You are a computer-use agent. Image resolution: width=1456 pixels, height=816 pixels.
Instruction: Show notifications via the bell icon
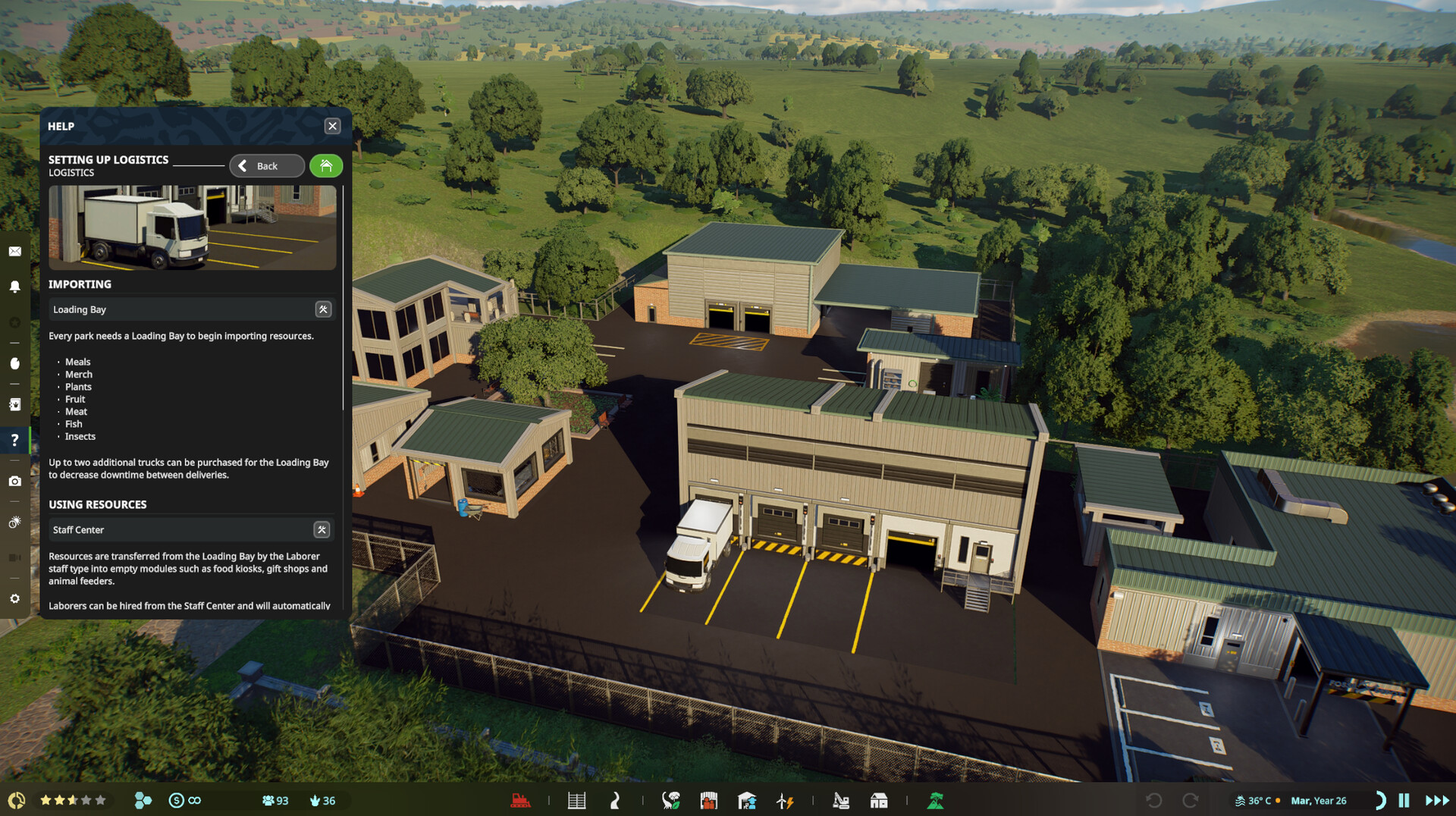coord(14,287)
